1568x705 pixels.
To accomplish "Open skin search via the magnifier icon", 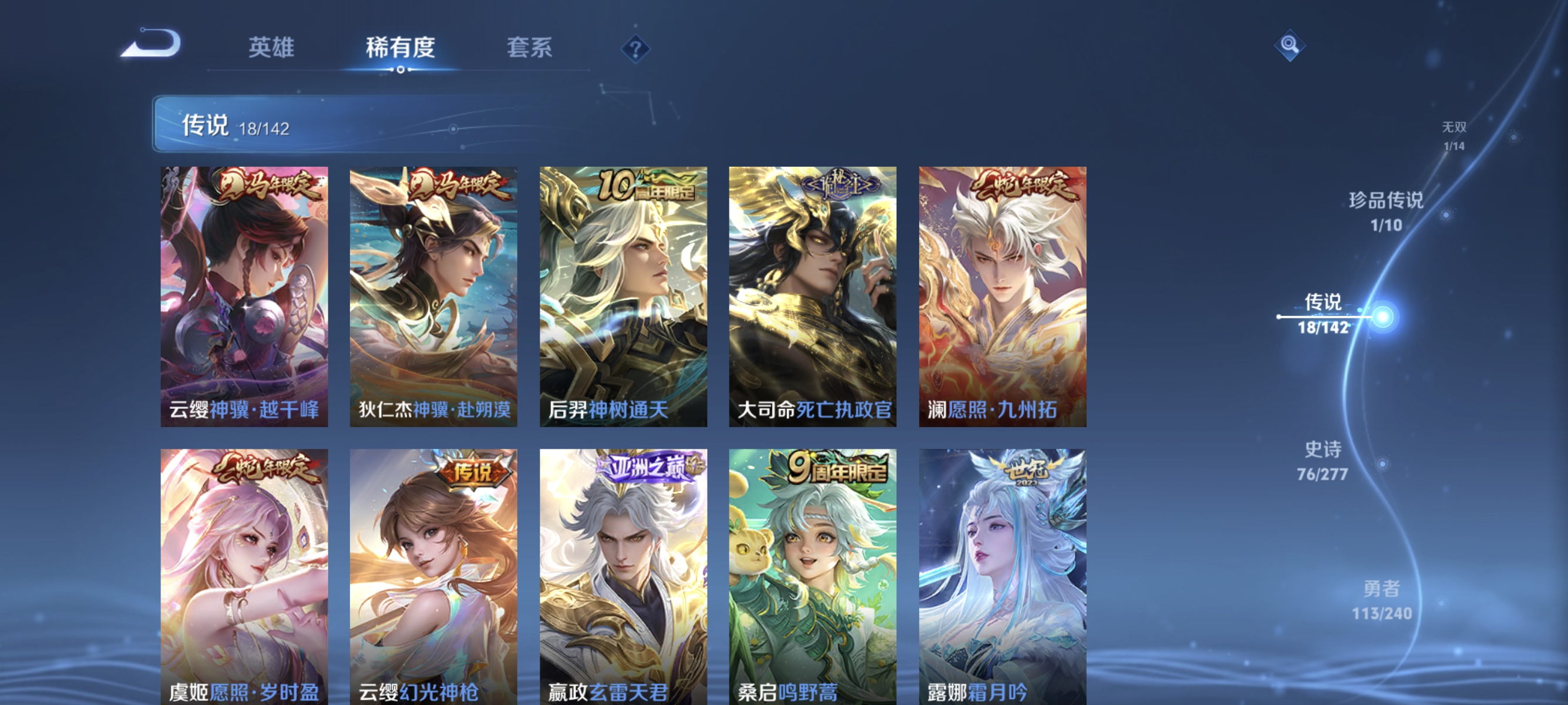I will (1289, 46).
